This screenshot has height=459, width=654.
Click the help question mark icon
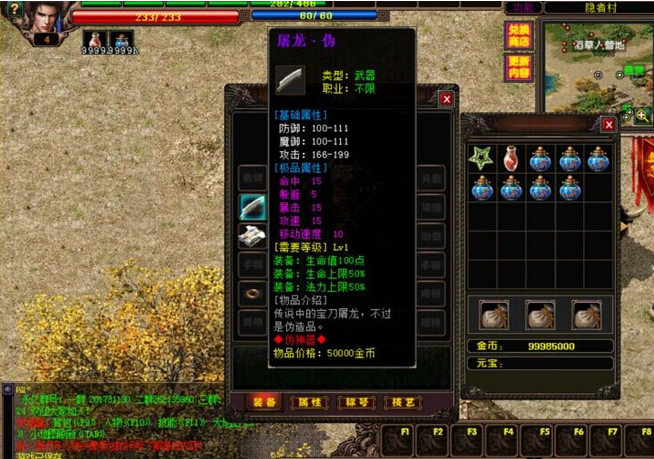tap(13, 7)
